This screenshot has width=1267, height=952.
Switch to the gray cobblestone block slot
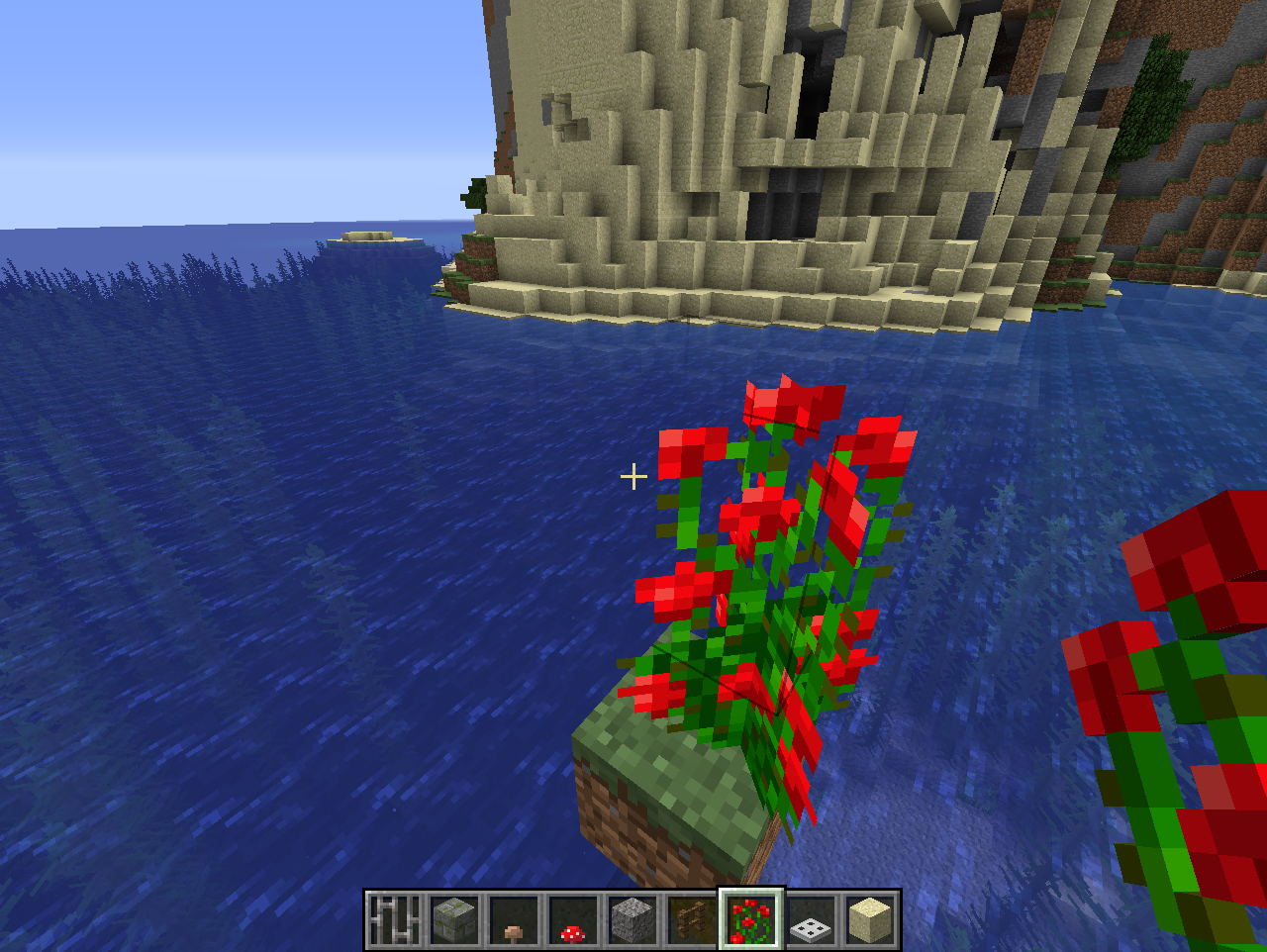[x=633, y=919]
